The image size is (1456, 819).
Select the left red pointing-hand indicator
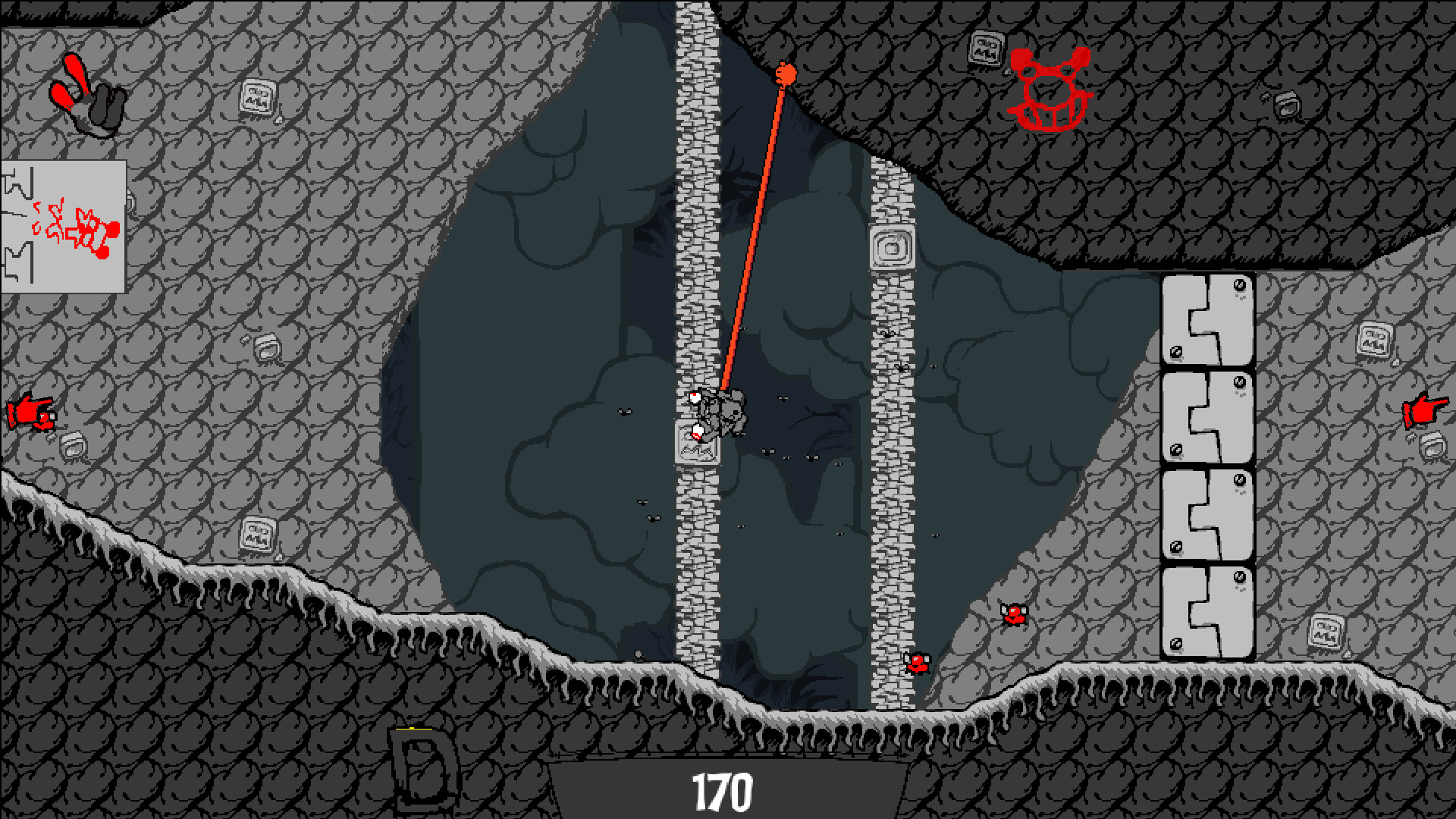tap(32, 413)
